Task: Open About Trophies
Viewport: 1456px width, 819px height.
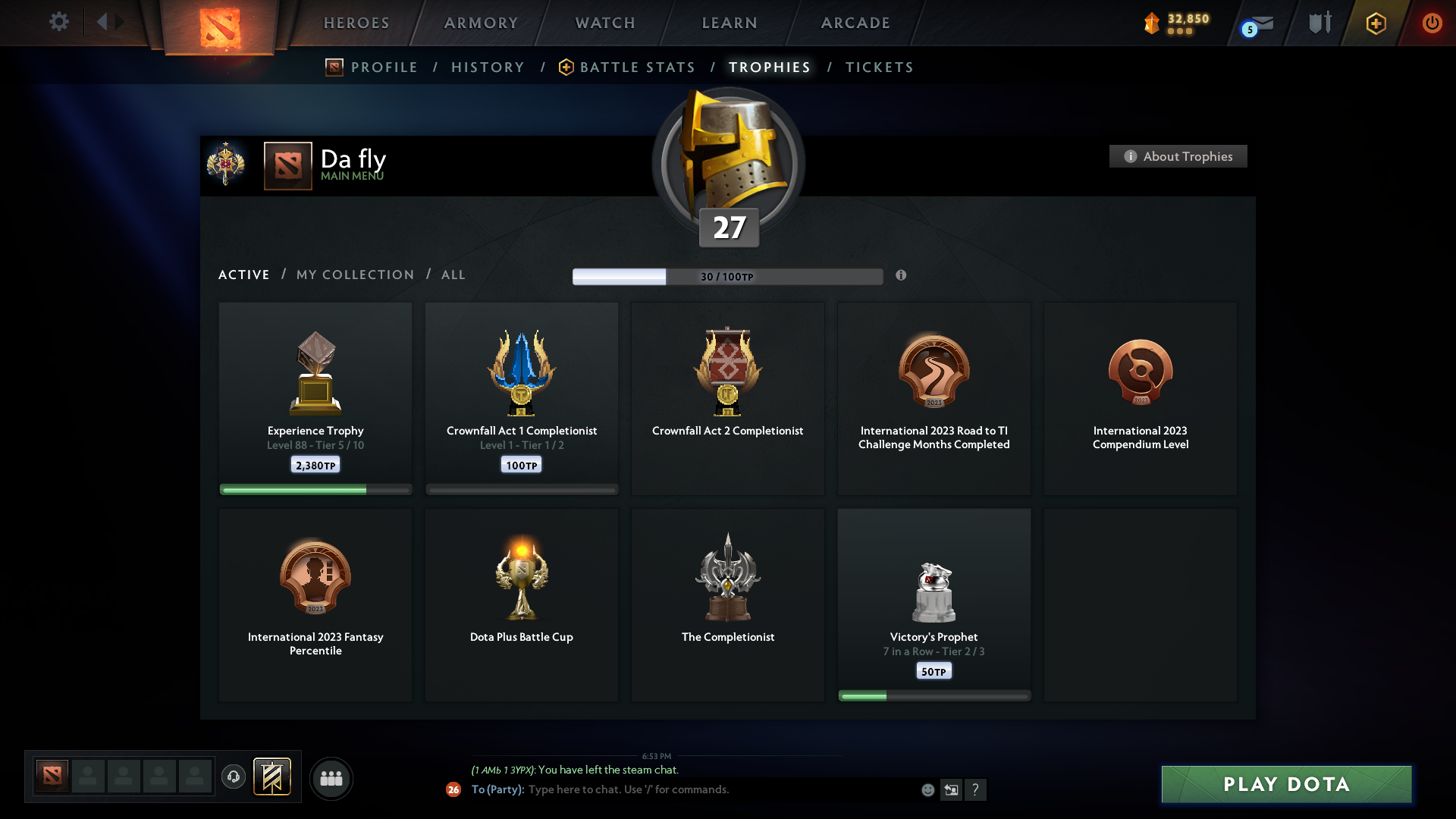Action: click(x=1178, y=156)
